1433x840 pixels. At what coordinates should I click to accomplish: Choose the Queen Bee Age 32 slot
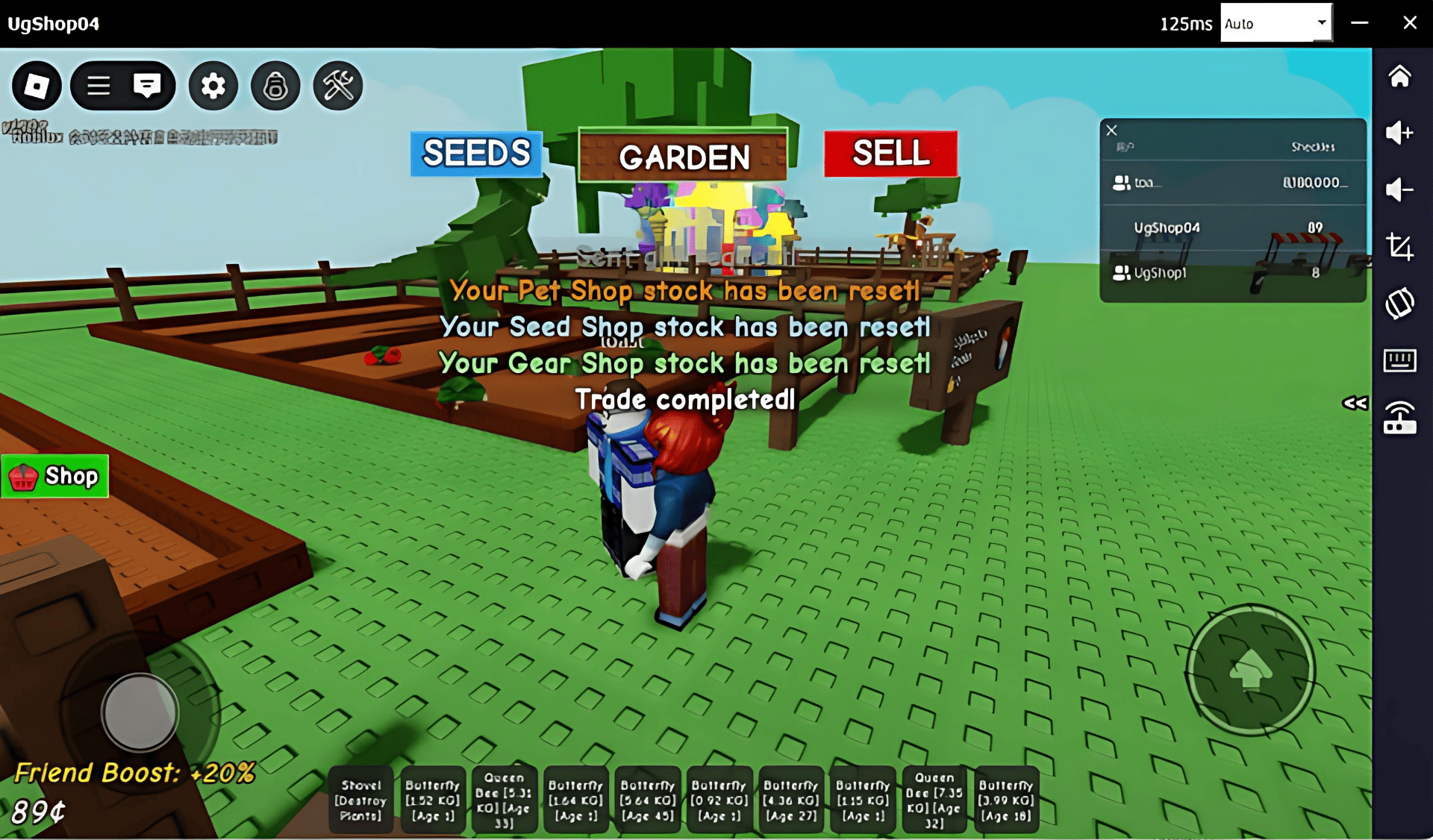(934, 800)
